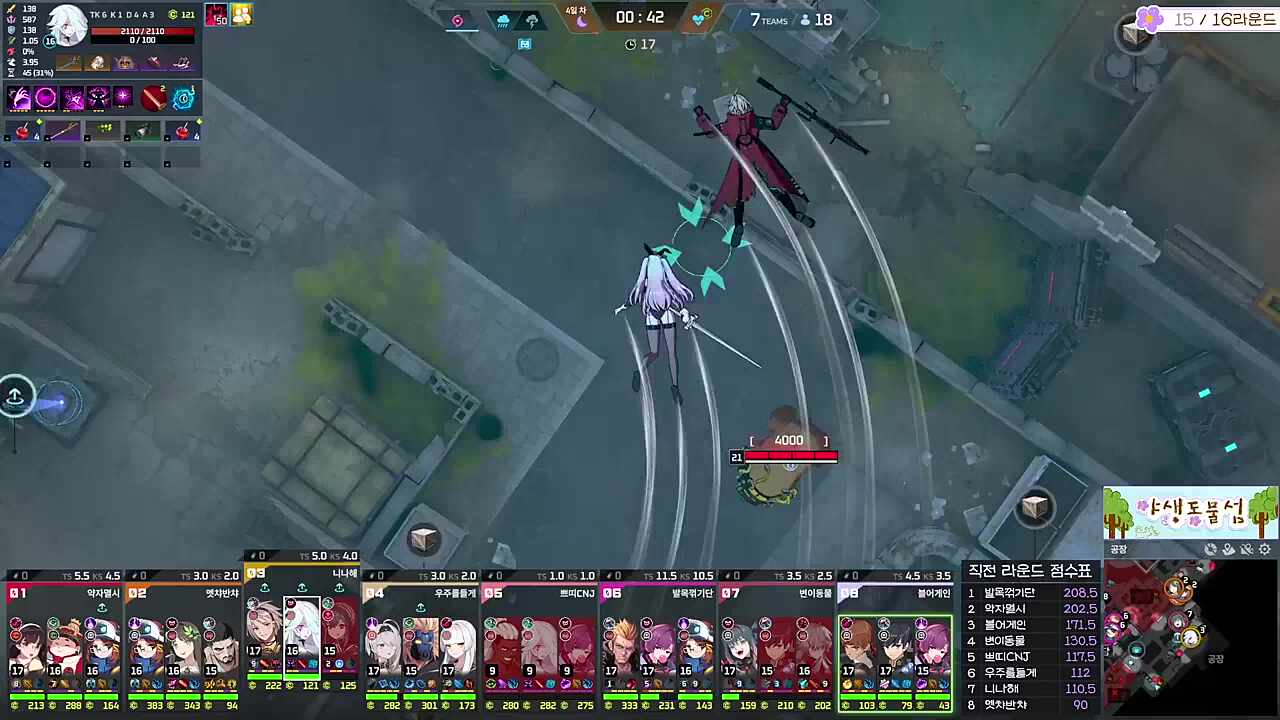Click the ping marker icon above the minimap
This screenshot has width=1280, height=720.
pos(1228,549)
